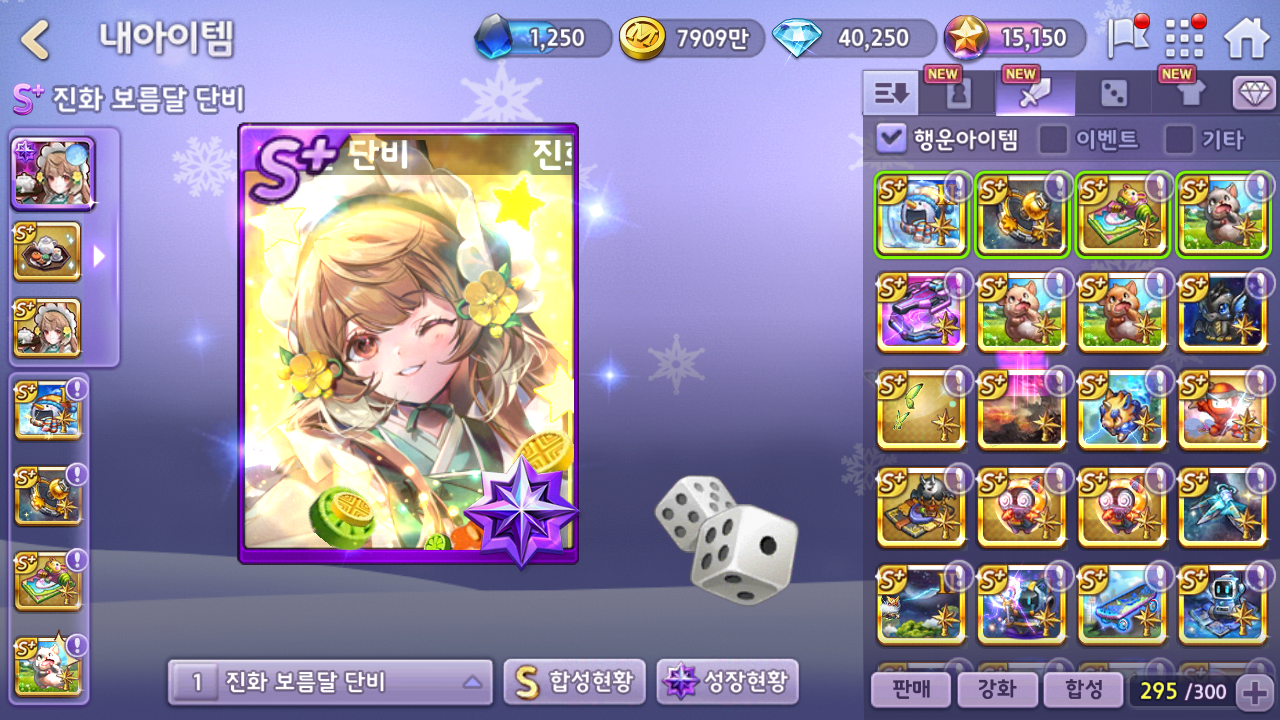
Task: Tap the 강화 enhance button
Action: coord(995,689)
